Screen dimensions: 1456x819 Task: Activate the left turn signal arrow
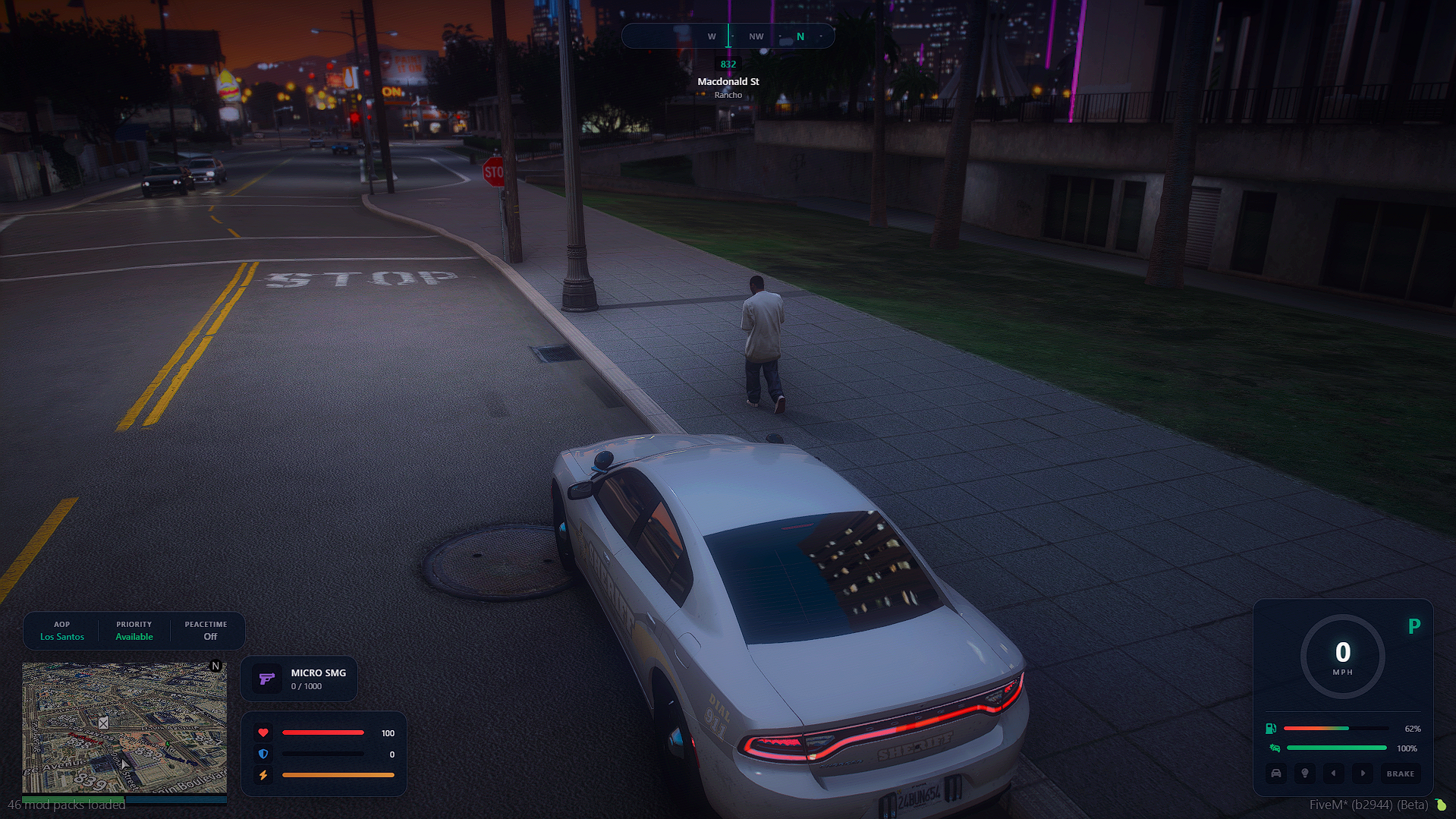(x=1334, y=773)
